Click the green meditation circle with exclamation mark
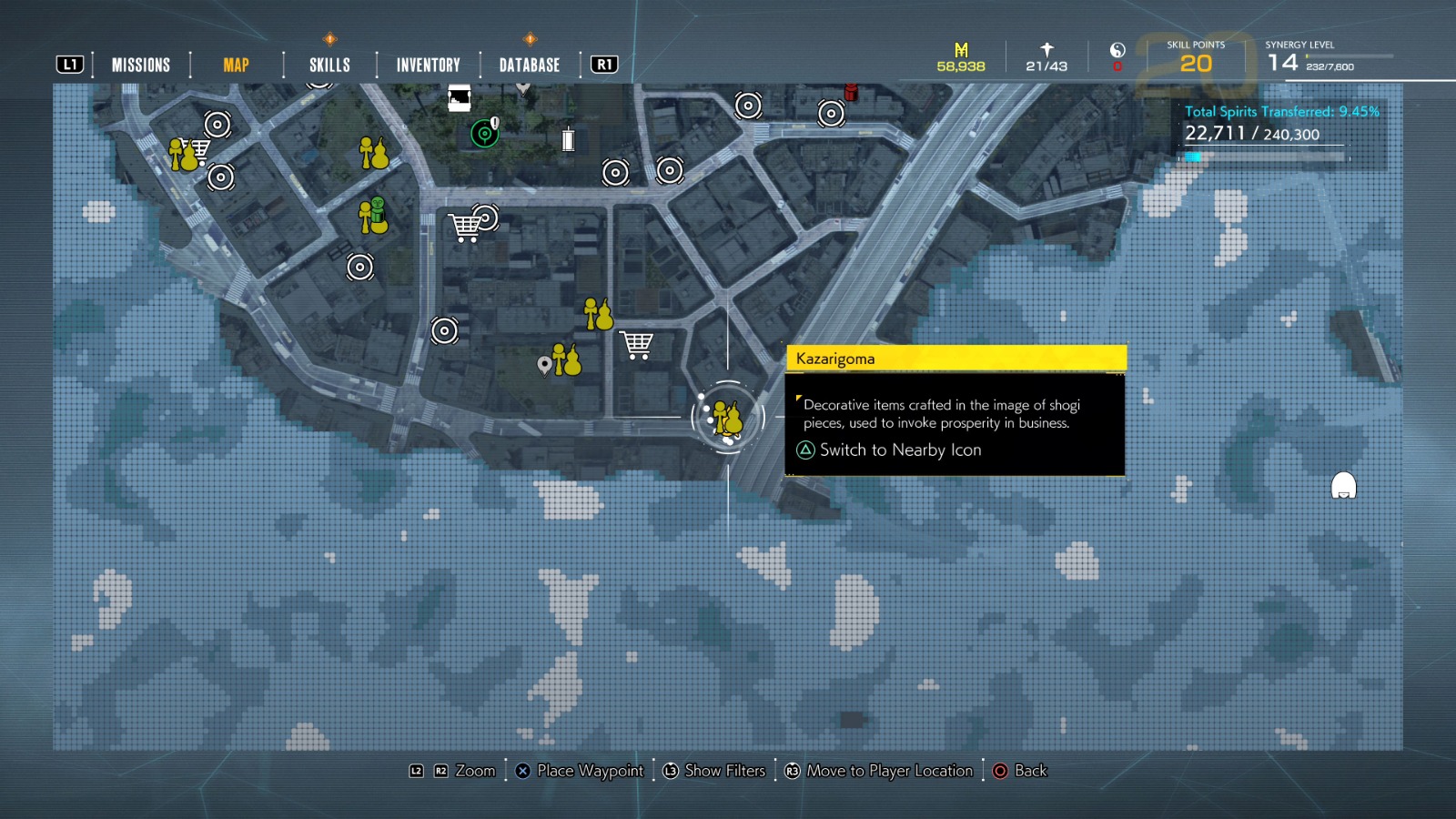The width and height of the screenshot is (1456, 819). tap(483, 133)
